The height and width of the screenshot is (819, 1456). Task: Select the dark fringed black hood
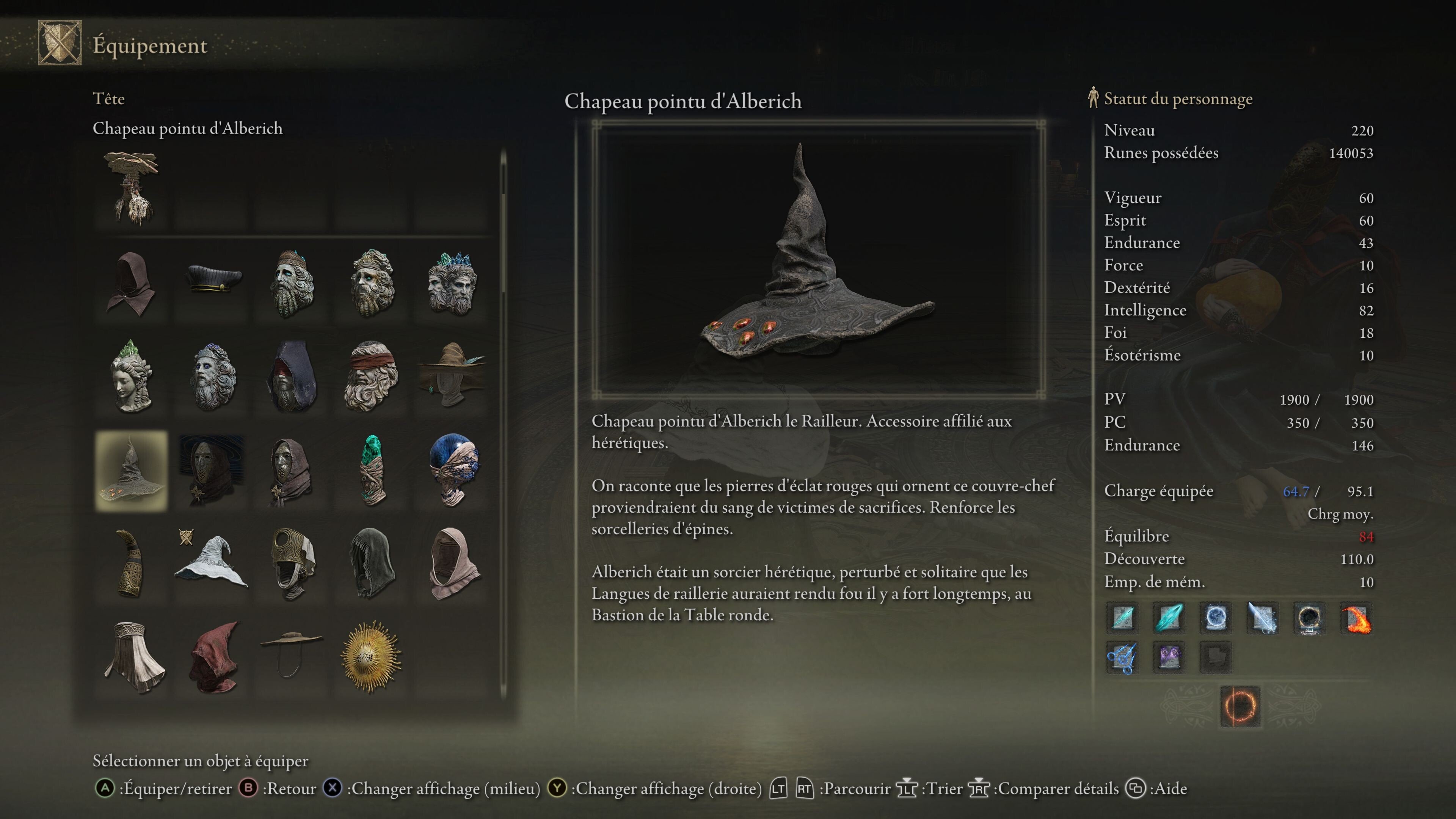tap(371, 563)
